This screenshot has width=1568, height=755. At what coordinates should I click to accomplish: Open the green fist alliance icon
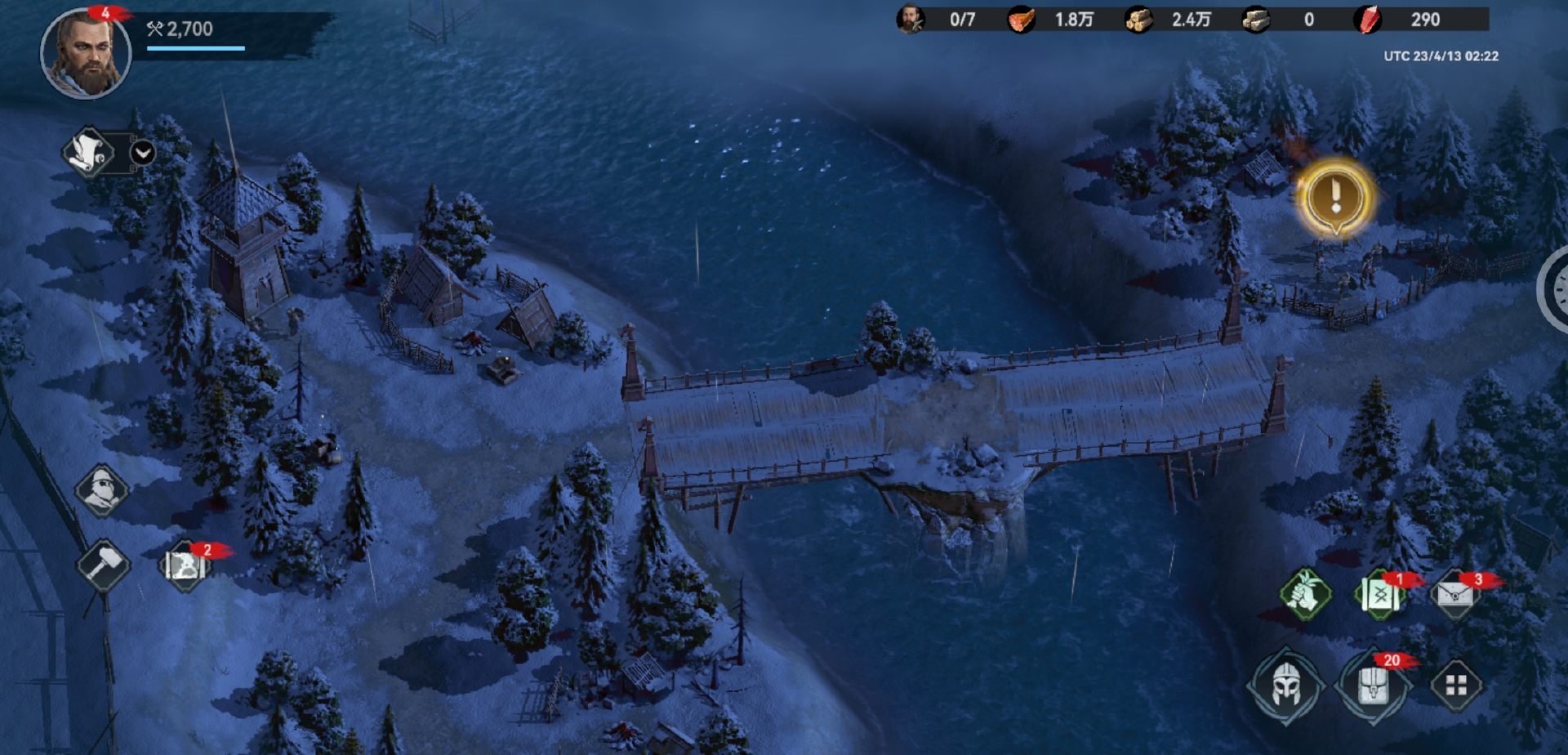(1304, 594)
